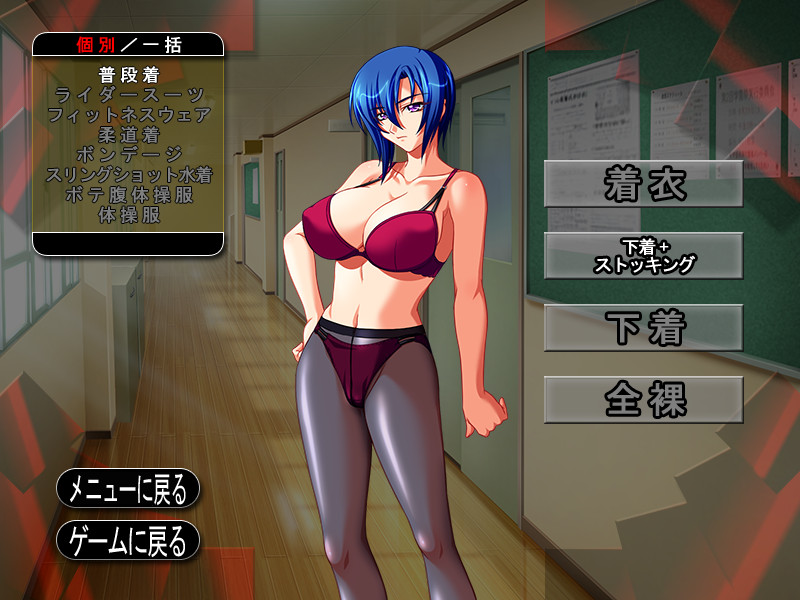Viewport: 800px width, 600px height.
Task: Pick the フィットネスウェア outfit
Action: 129,115
